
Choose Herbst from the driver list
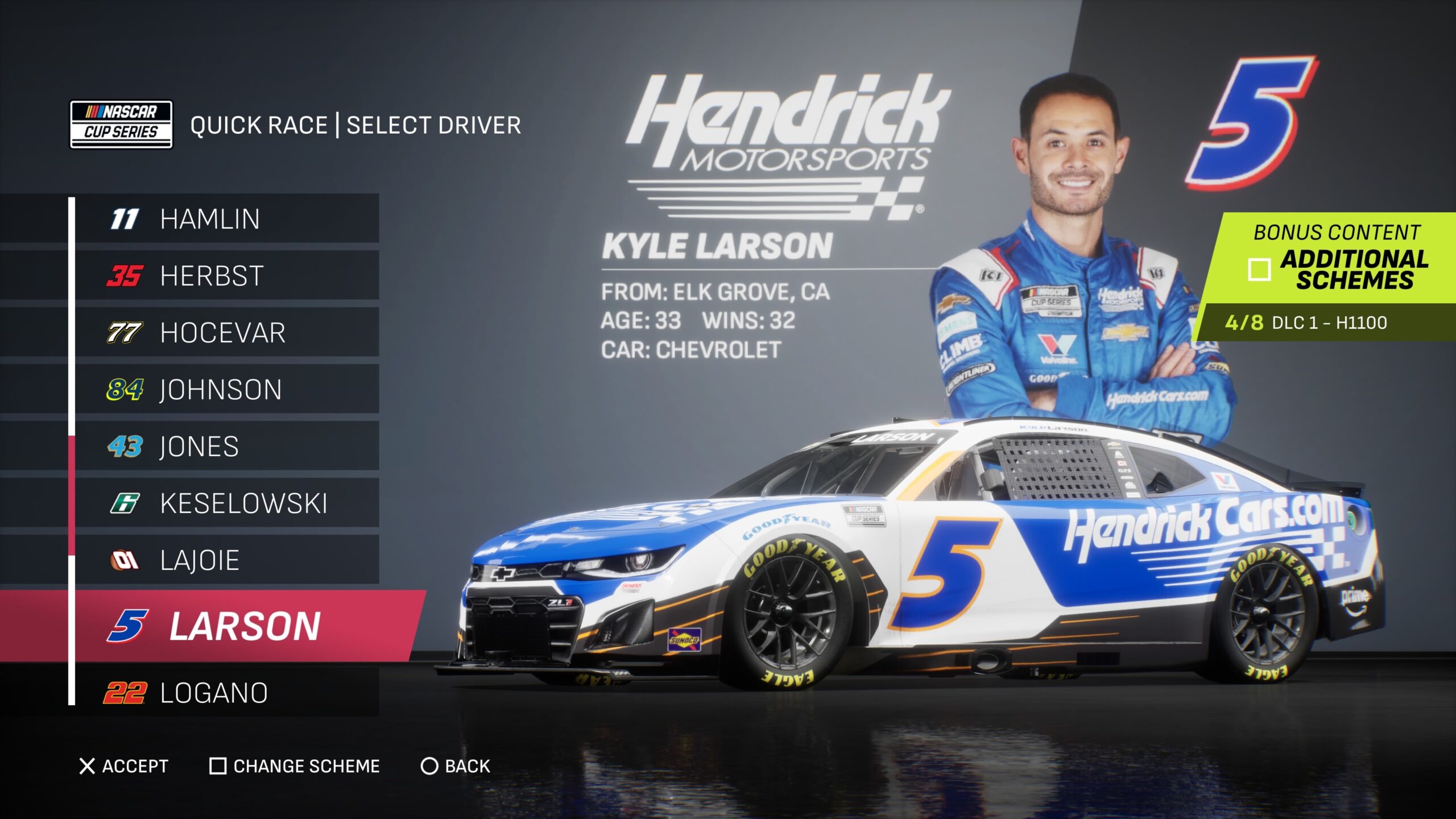(x=227, y=276)
